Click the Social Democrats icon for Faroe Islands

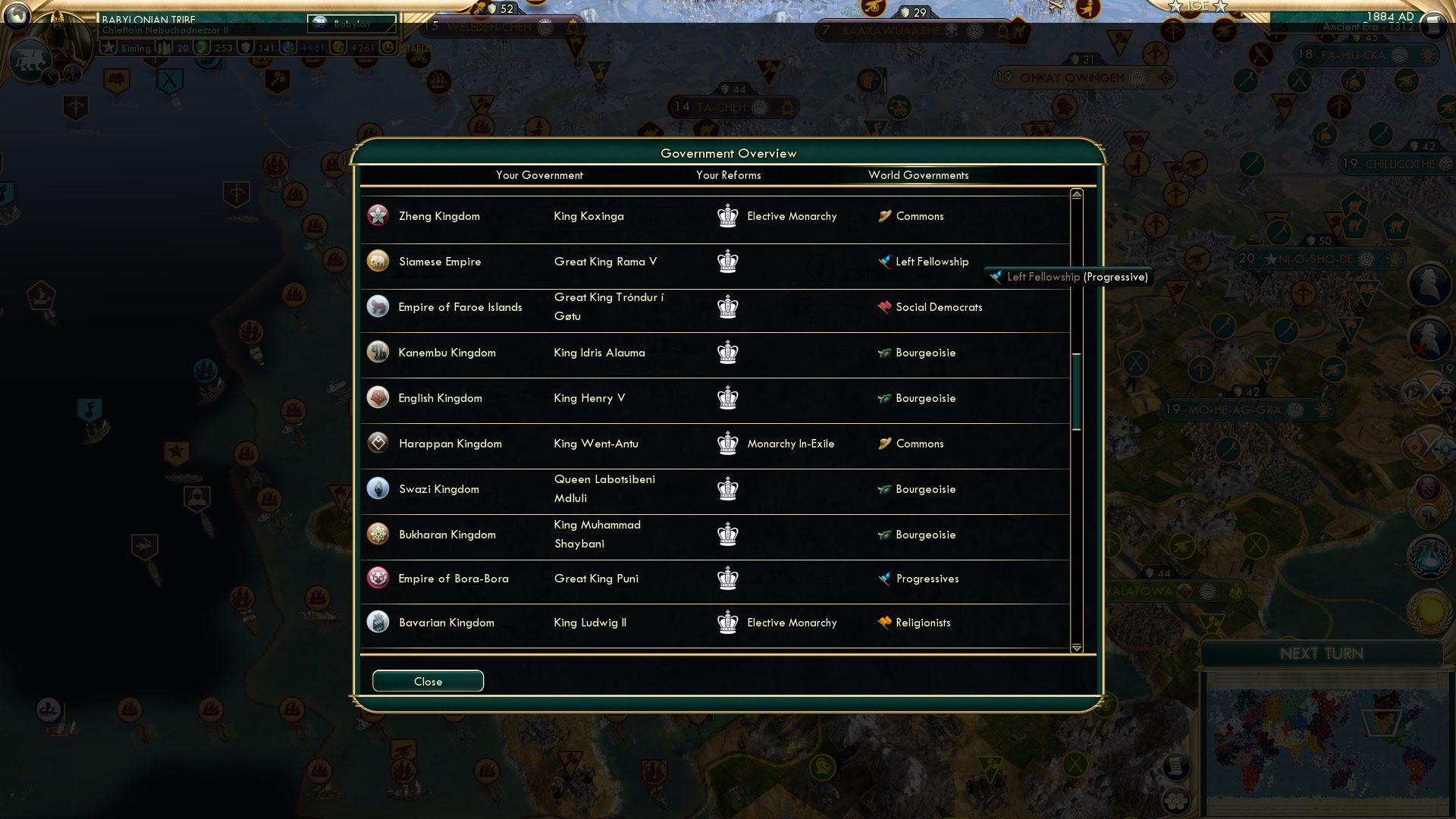[x=884, y=307]
